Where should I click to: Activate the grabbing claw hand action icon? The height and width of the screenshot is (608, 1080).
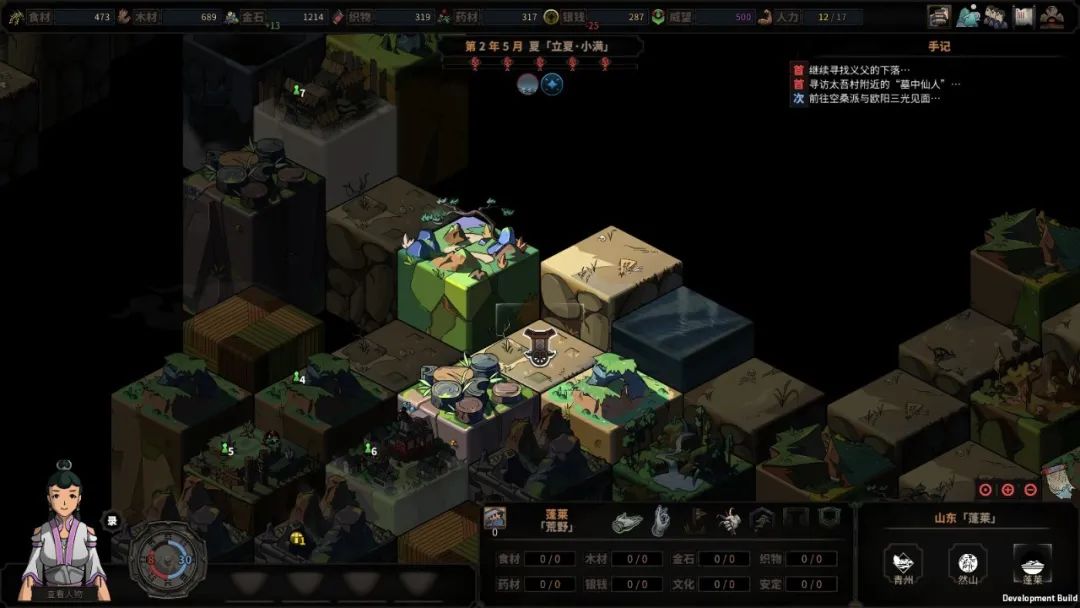click(729, 520)
